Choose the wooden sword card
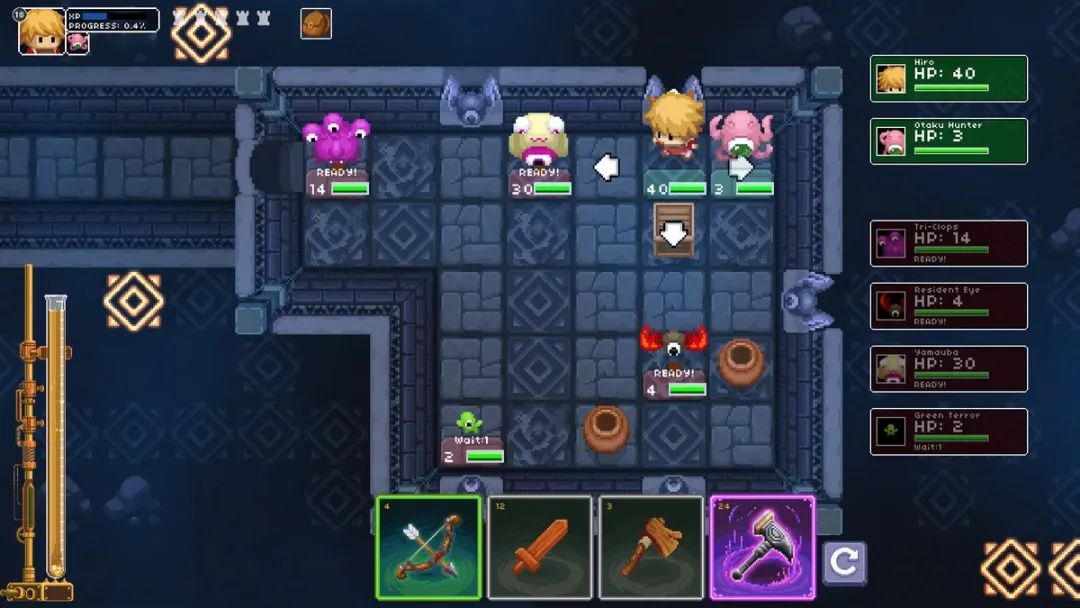 [x=541, y=547]
